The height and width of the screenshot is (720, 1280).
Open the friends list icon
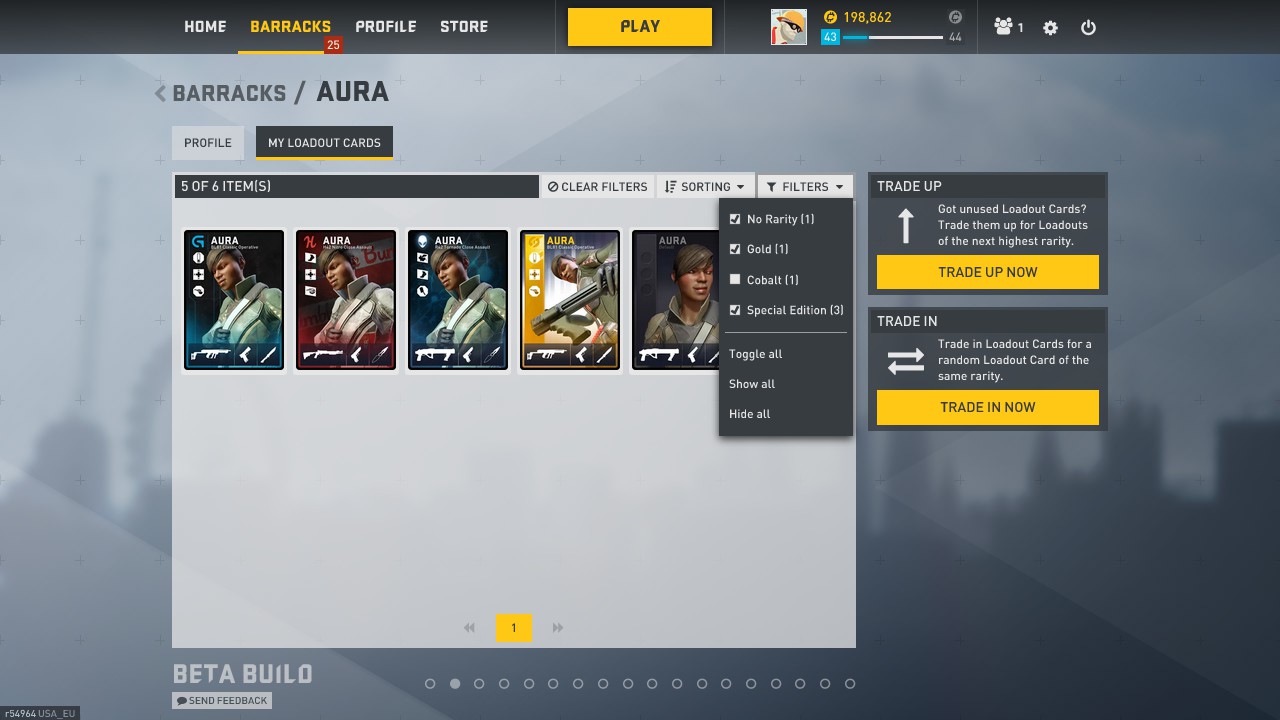click(1007, 28)
